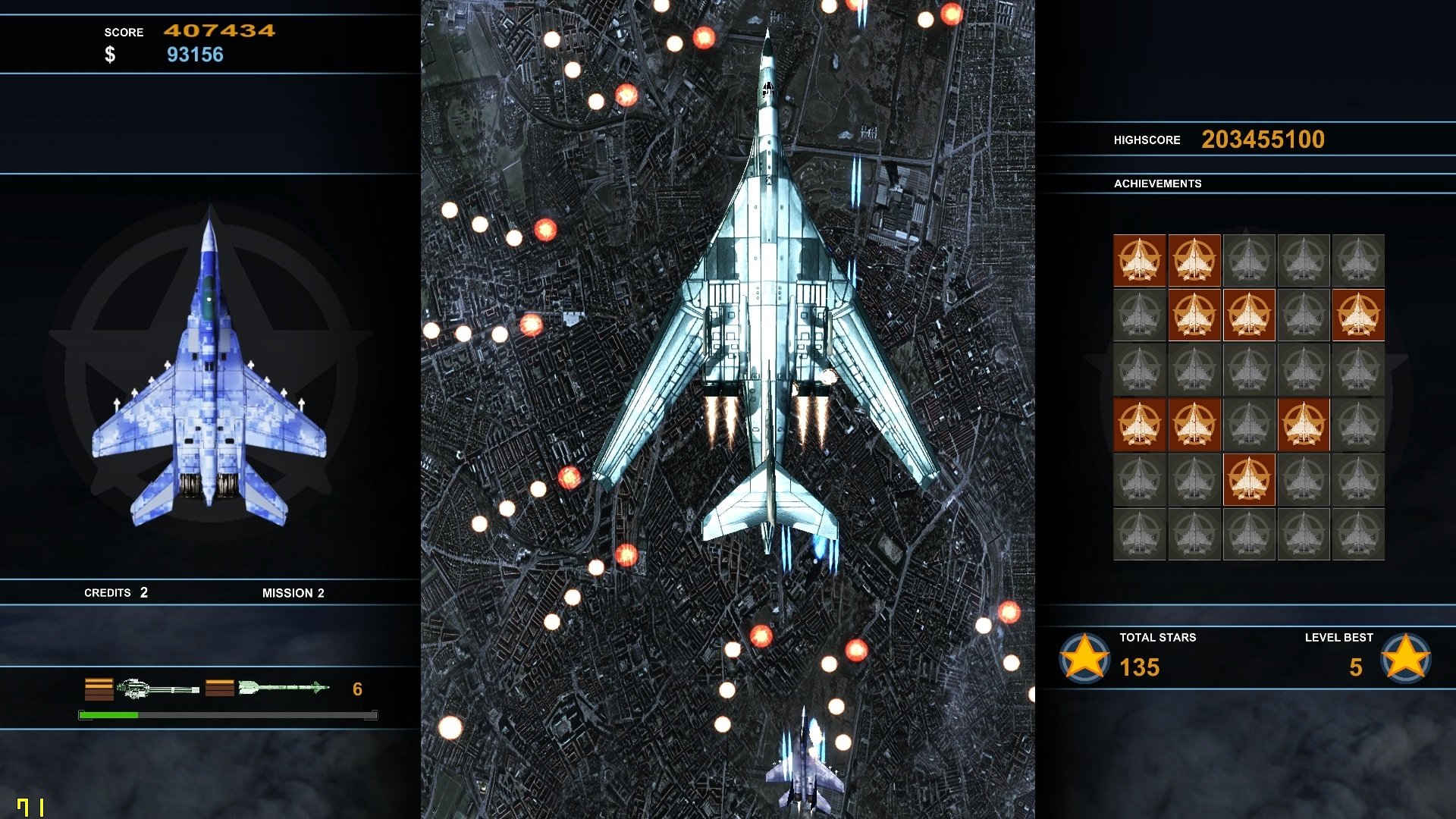Click the money amount 93156
Screen dimensions: 1456x819
195,54
